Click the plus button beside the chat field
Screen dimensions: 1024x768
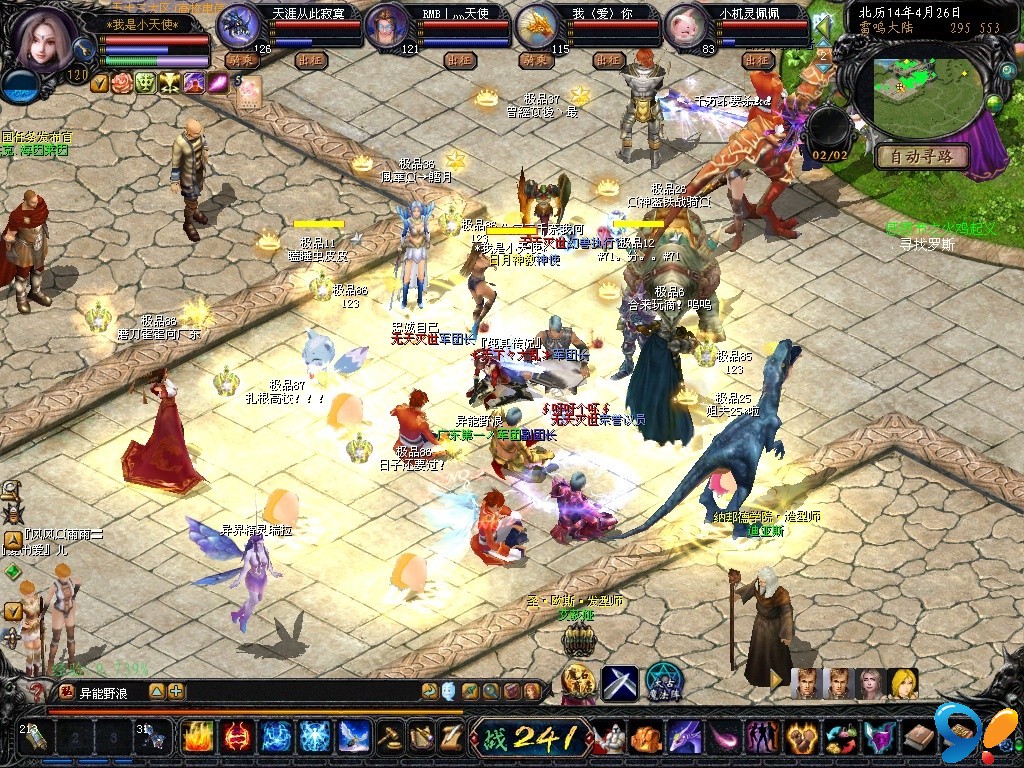[177, 691]
